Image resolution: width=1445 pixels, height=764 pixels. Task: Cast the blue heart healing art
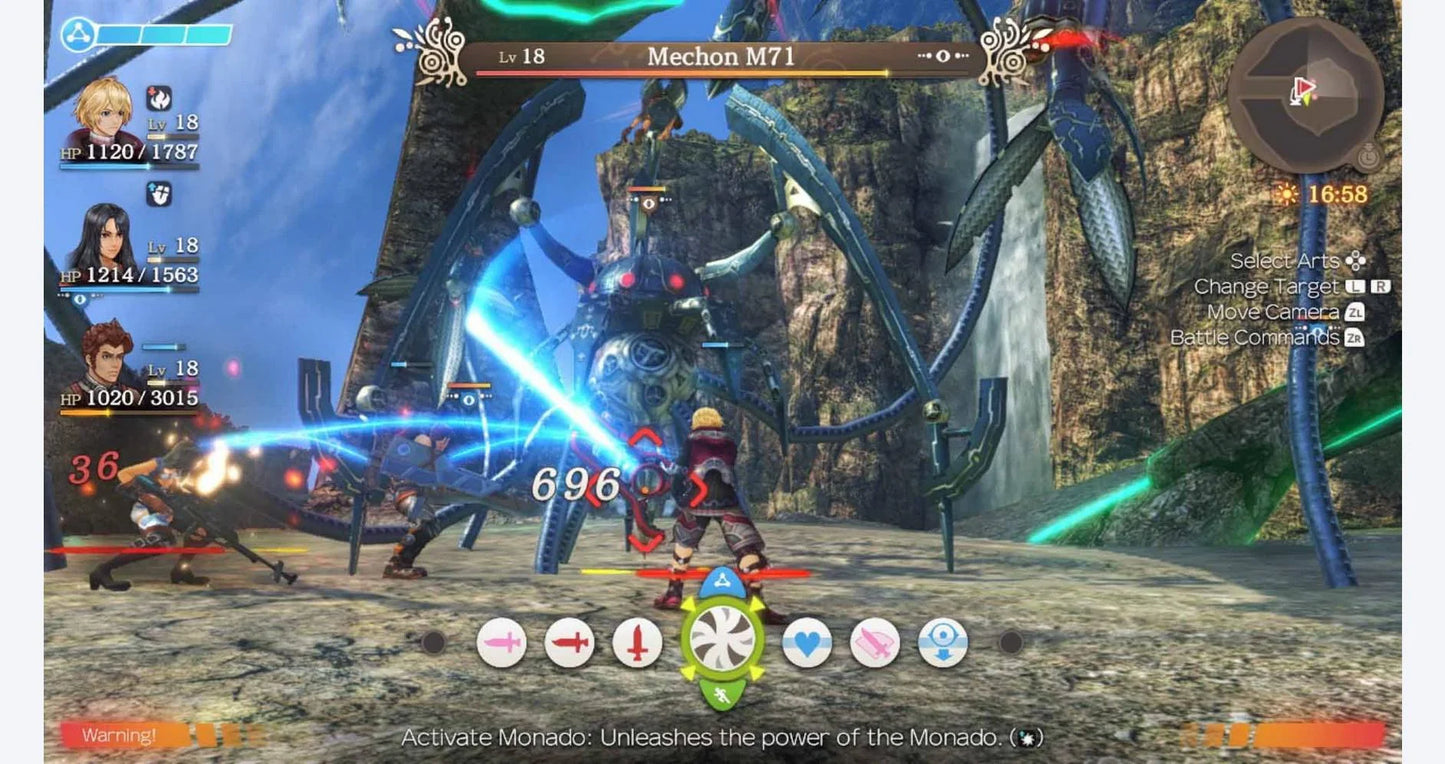click(806, 642)
